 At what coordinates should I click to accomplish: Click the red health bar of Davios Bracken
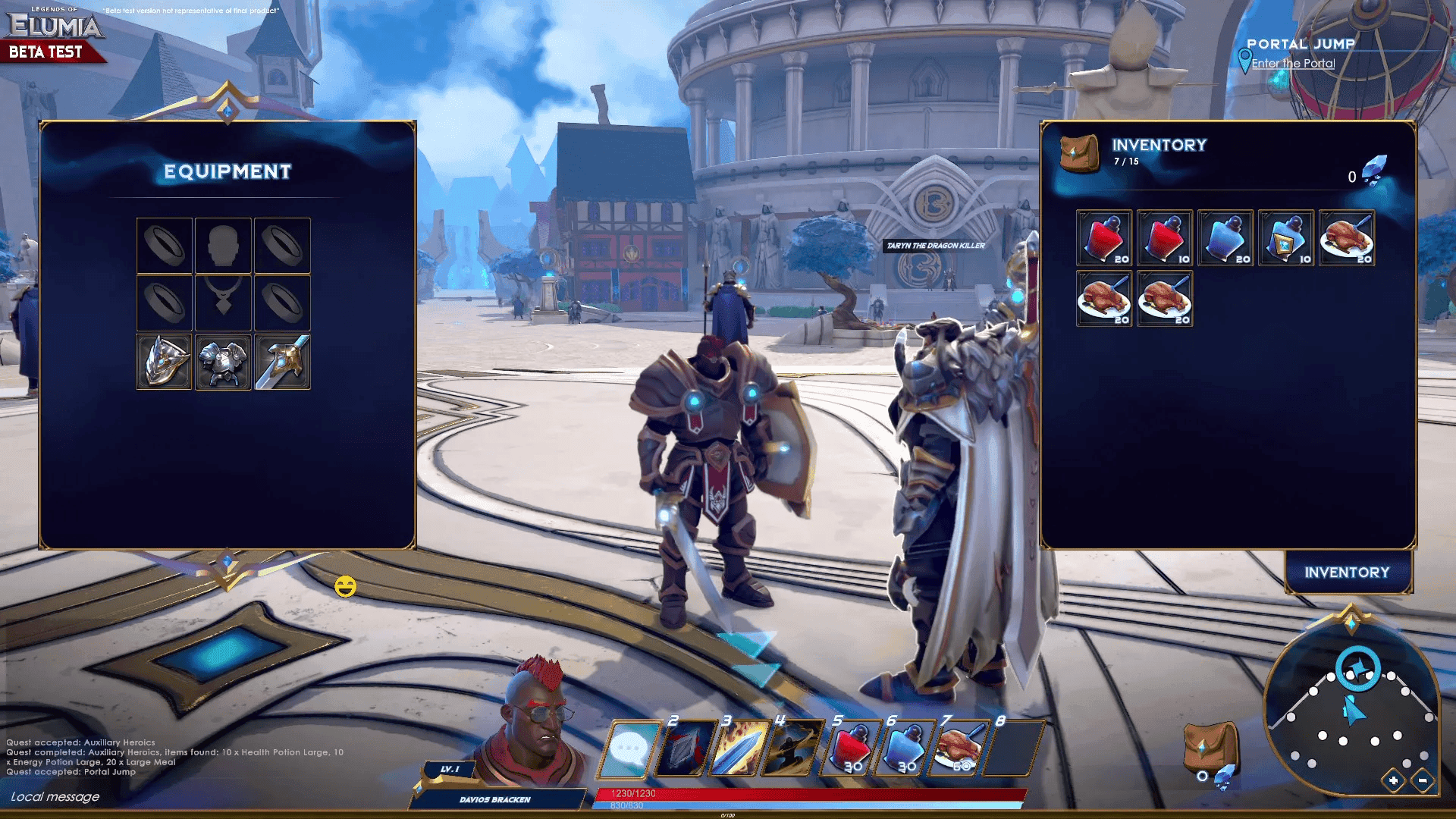tap(811, 793)
